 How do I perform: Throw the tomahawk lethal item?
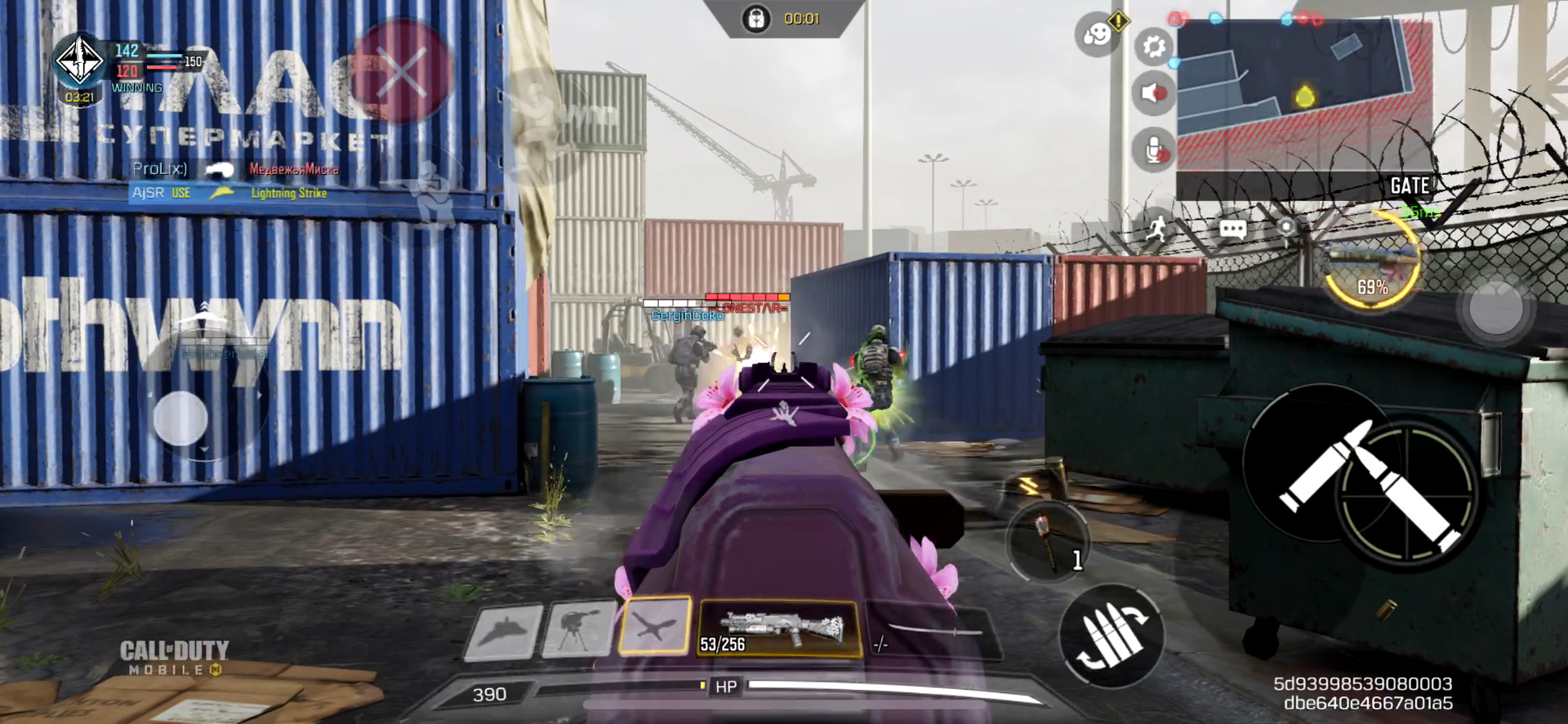click(1048, 539)
